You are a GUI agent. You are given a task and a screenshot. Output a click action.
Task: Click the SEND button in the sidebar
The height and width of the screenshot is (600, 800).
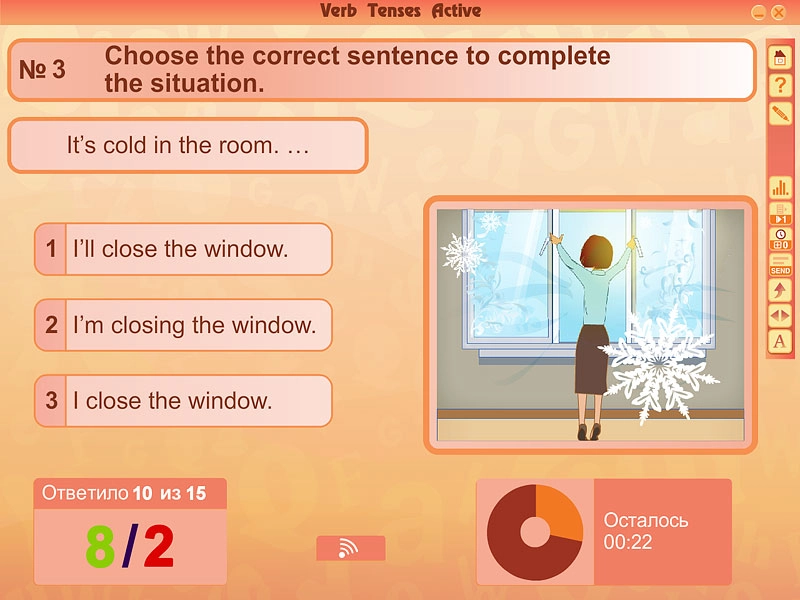click(x=780, y=265)
